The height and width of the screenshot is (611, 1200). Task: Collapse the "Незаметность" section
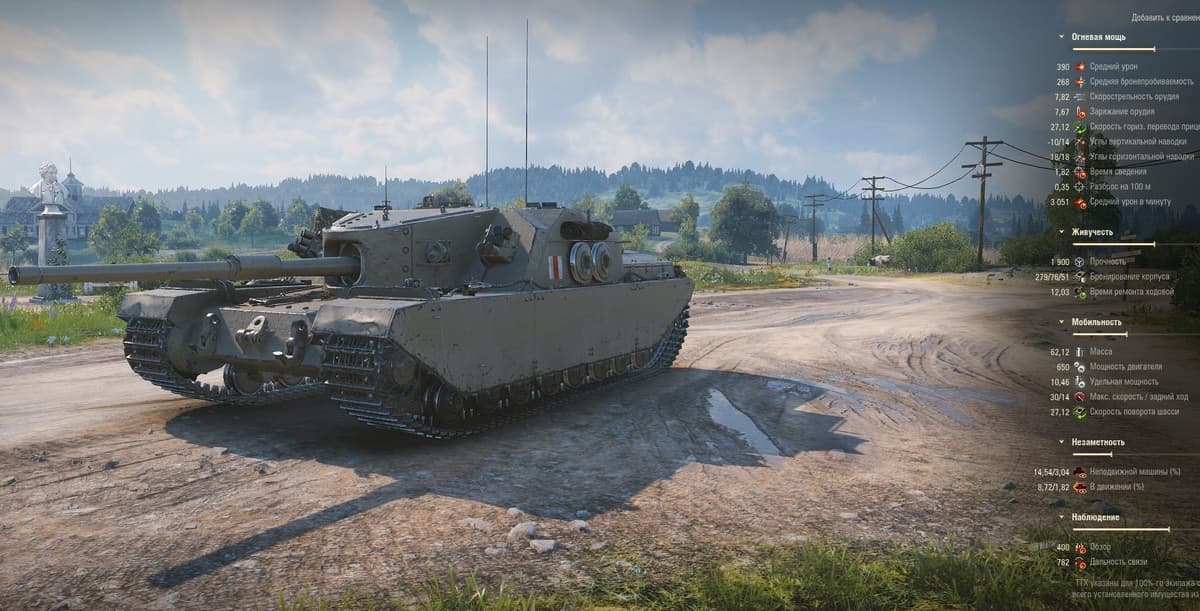tap(1098, 442)
